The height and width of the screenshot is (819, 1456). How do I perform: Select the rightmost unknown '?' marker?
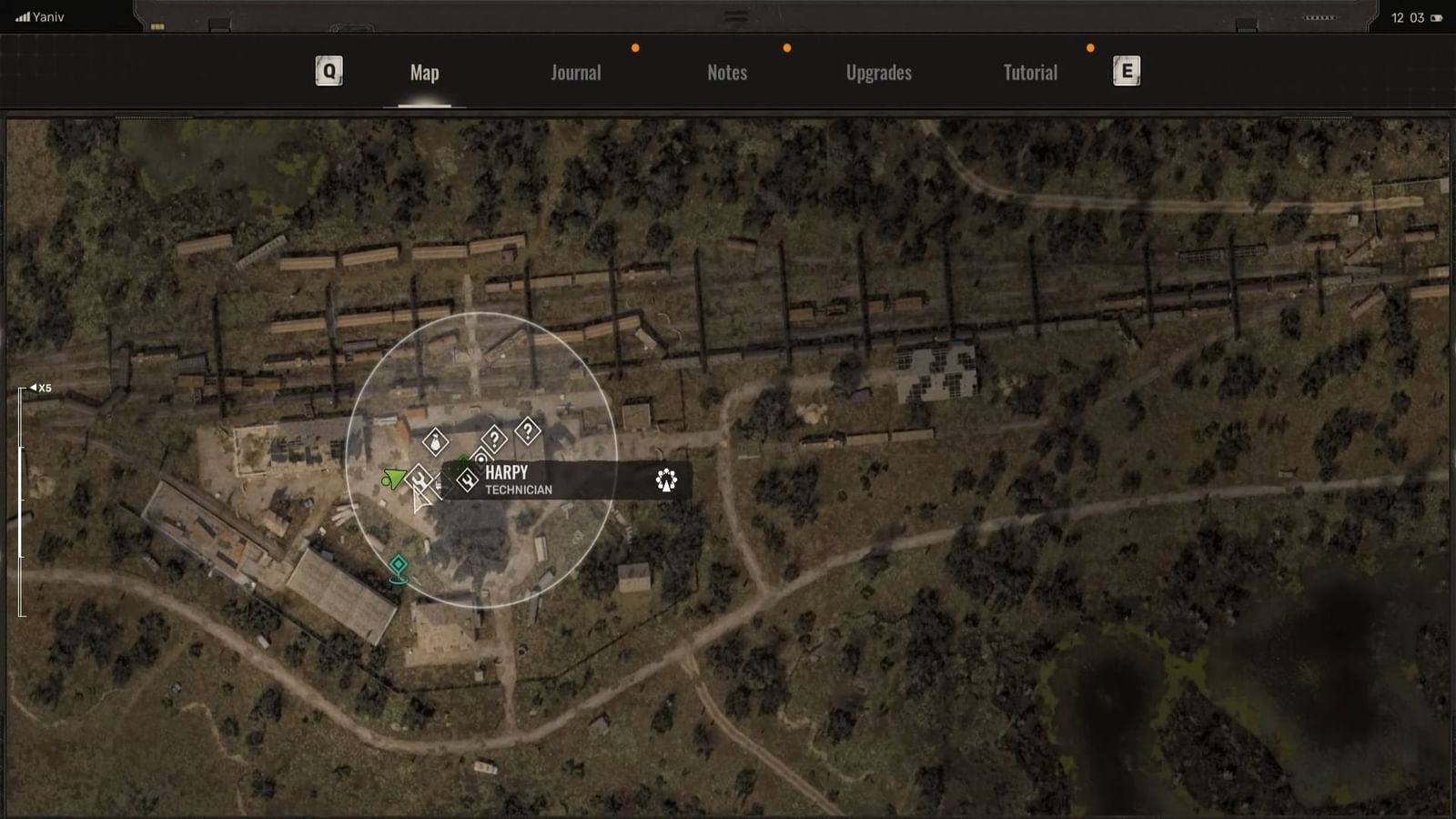tap(528, 431)
